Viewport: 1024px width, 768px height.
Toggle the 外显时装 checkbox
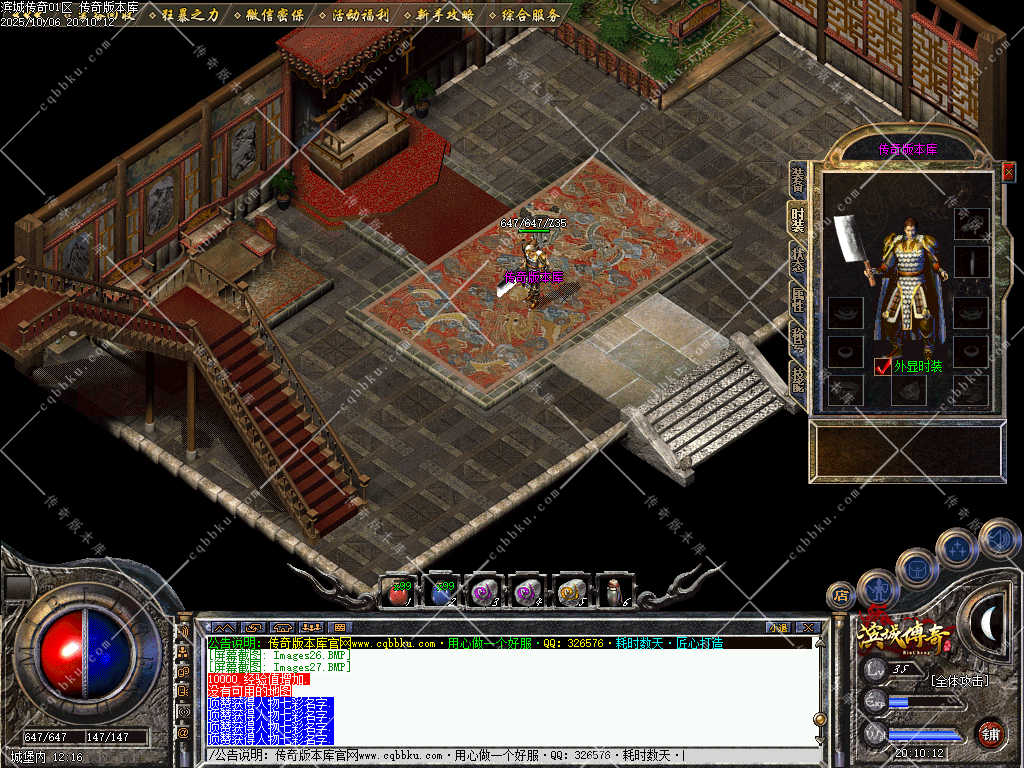point(882,366)
